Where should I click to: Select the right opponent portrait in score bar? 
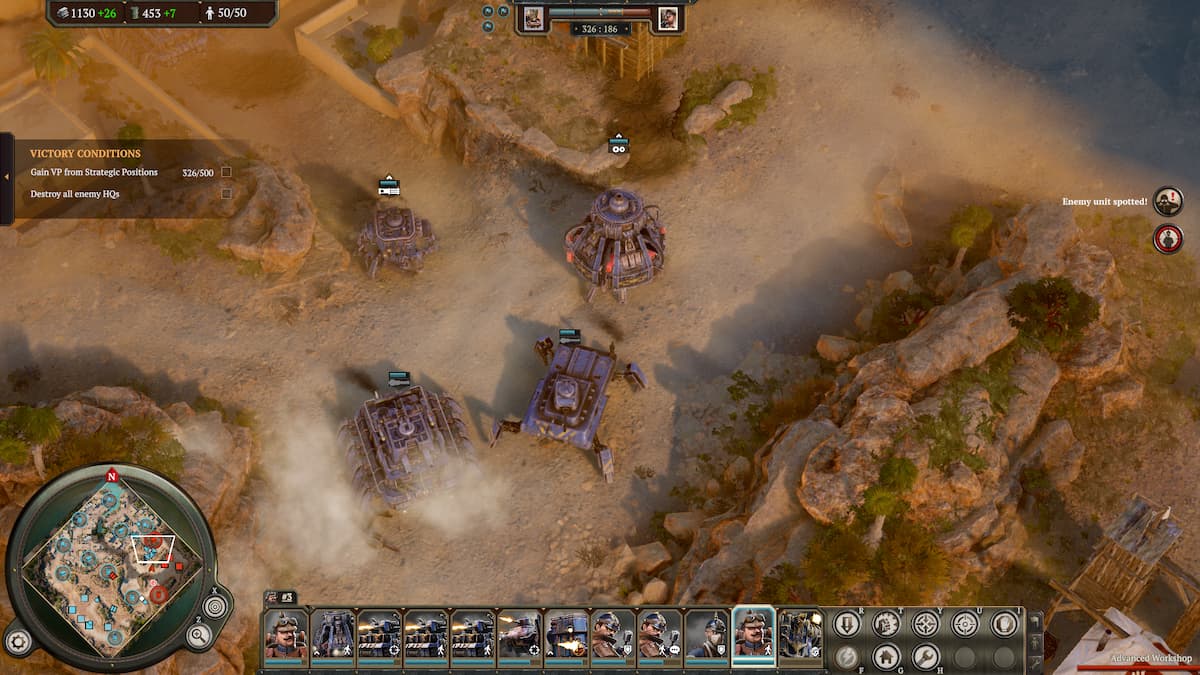click(x=667, y=18)
